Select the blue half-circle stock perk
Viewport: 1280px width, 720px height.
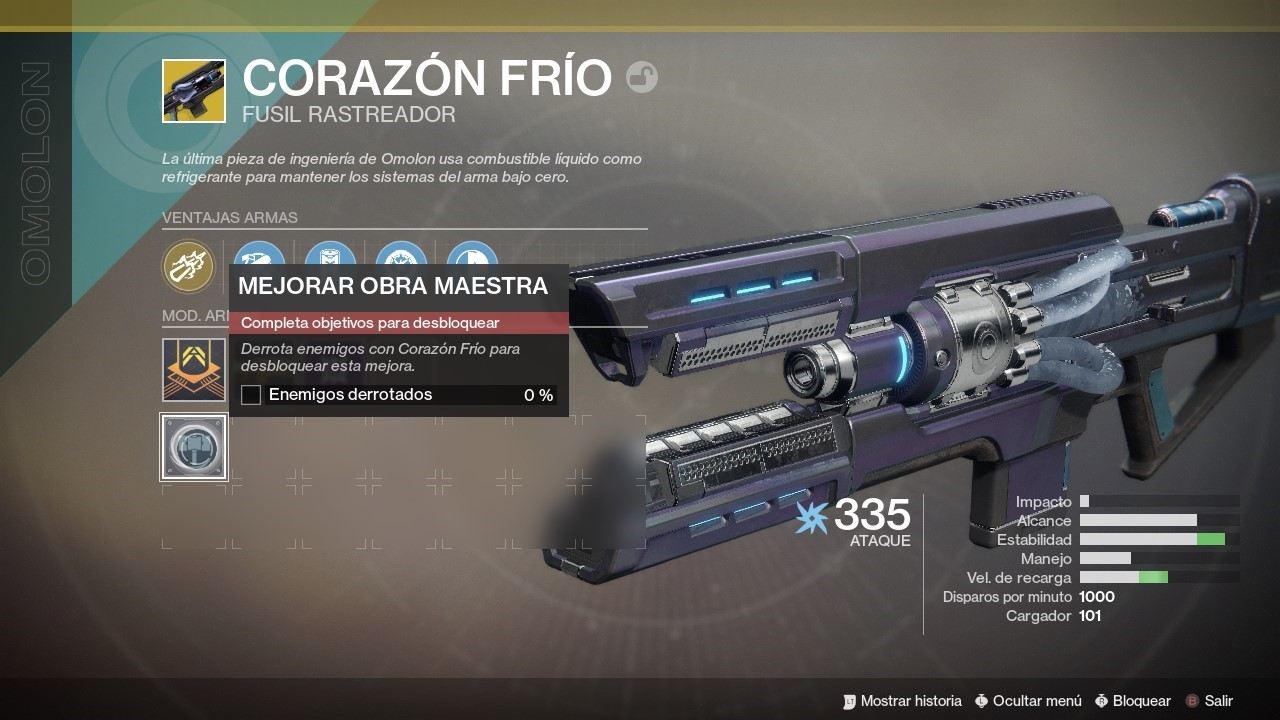(472, 256)
